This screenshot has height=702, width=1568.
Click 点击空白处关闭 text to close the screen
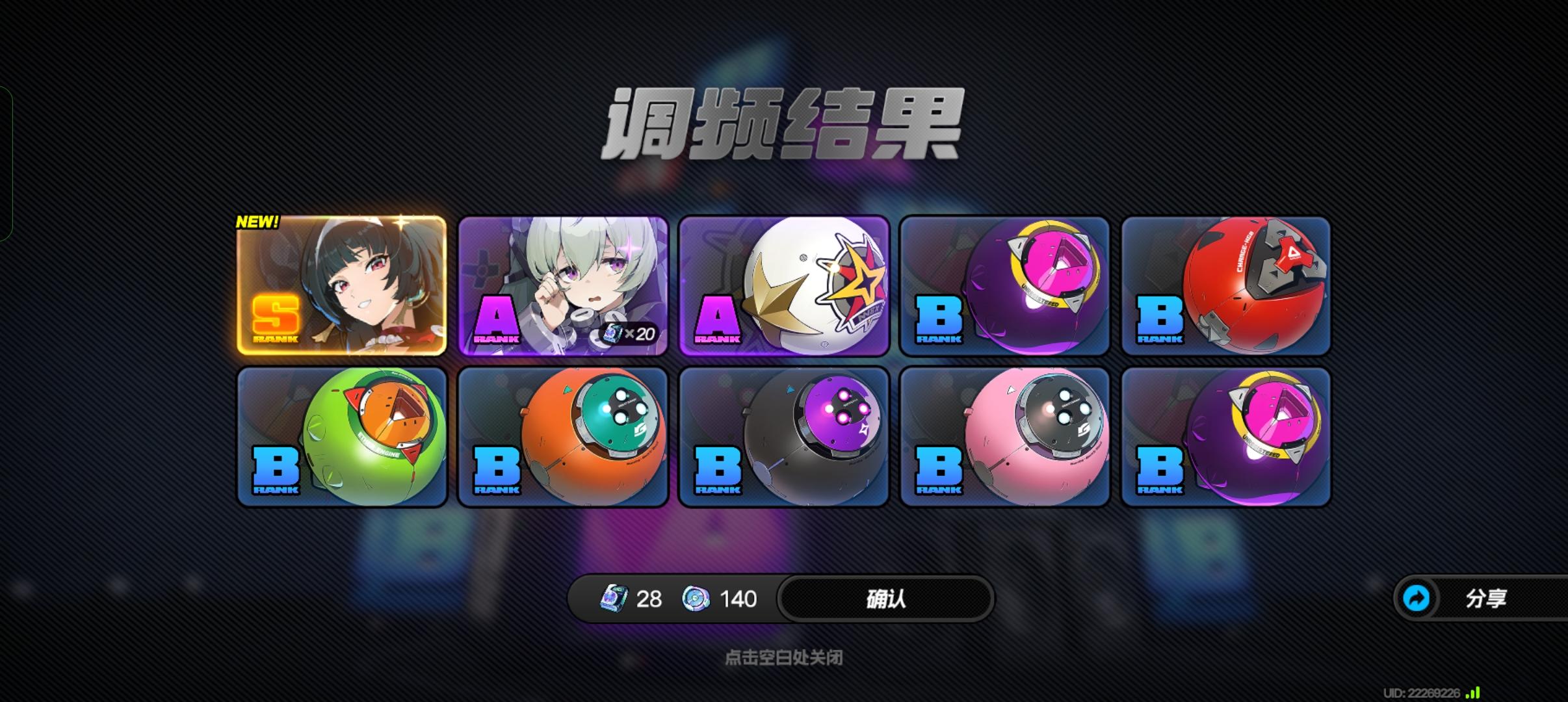coord(783,658)
